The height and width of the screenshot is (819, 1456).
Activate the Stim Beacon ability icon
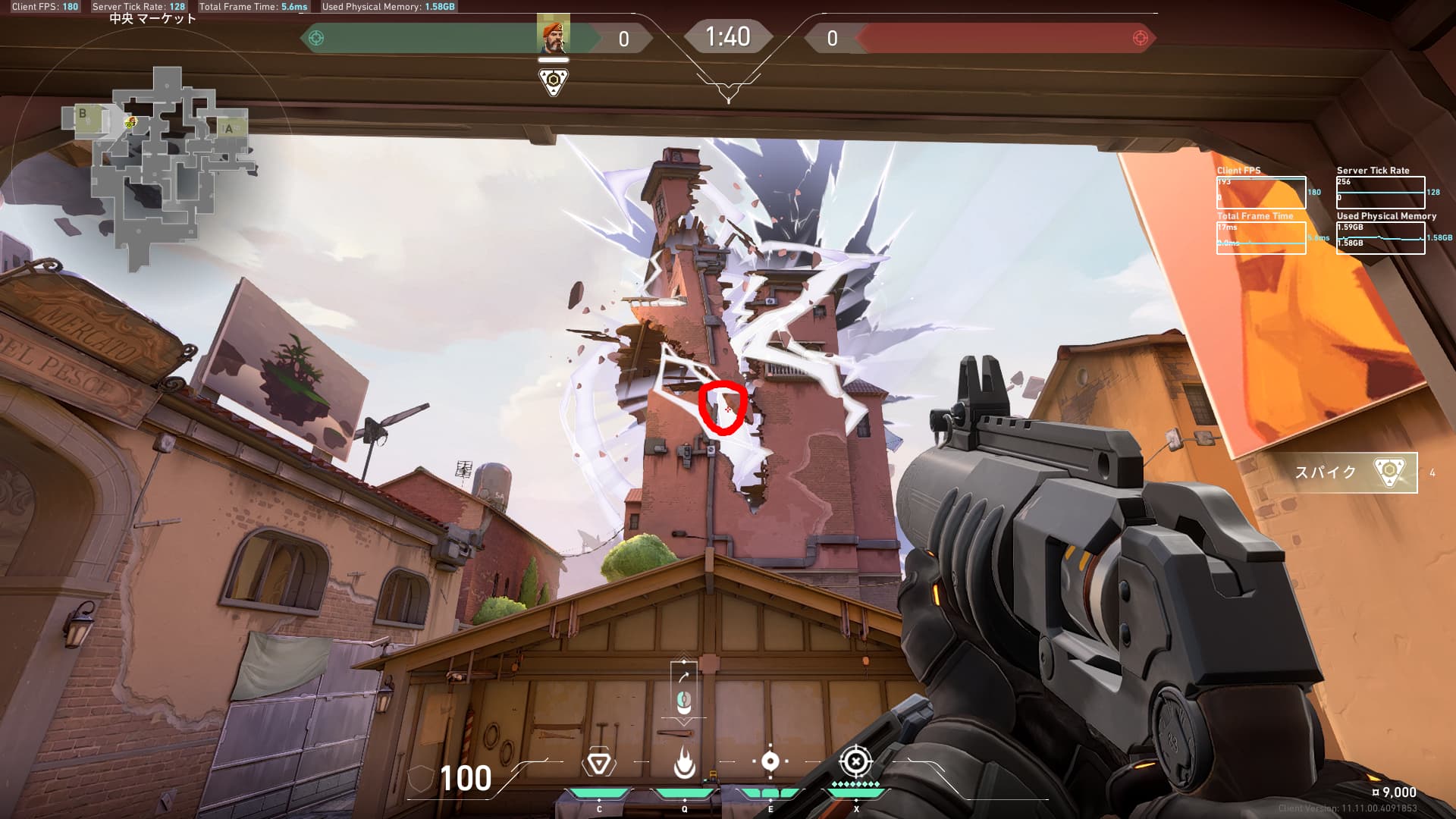(598, 763)
